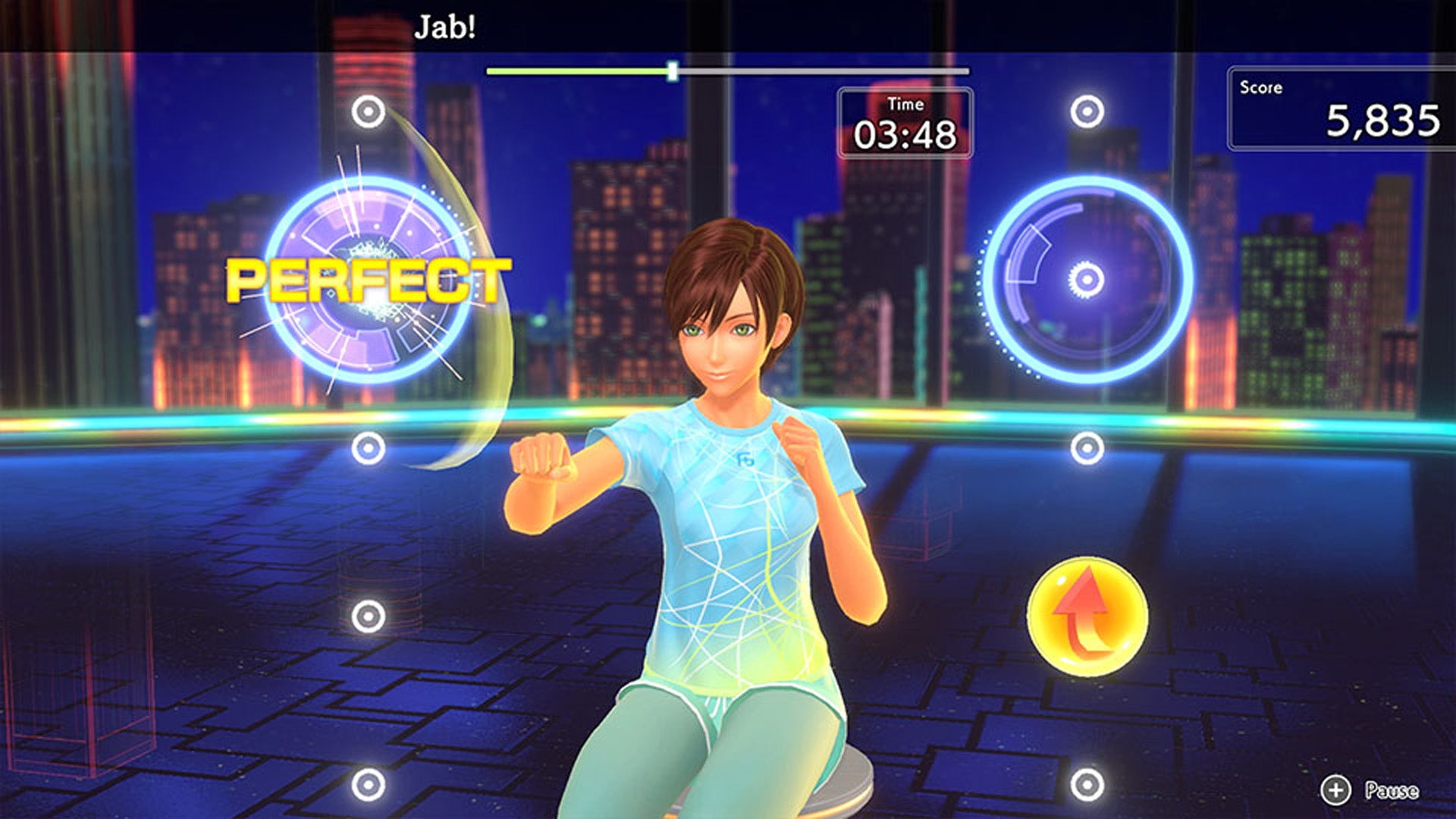Click the Jab! instruction label

[443, 26]
